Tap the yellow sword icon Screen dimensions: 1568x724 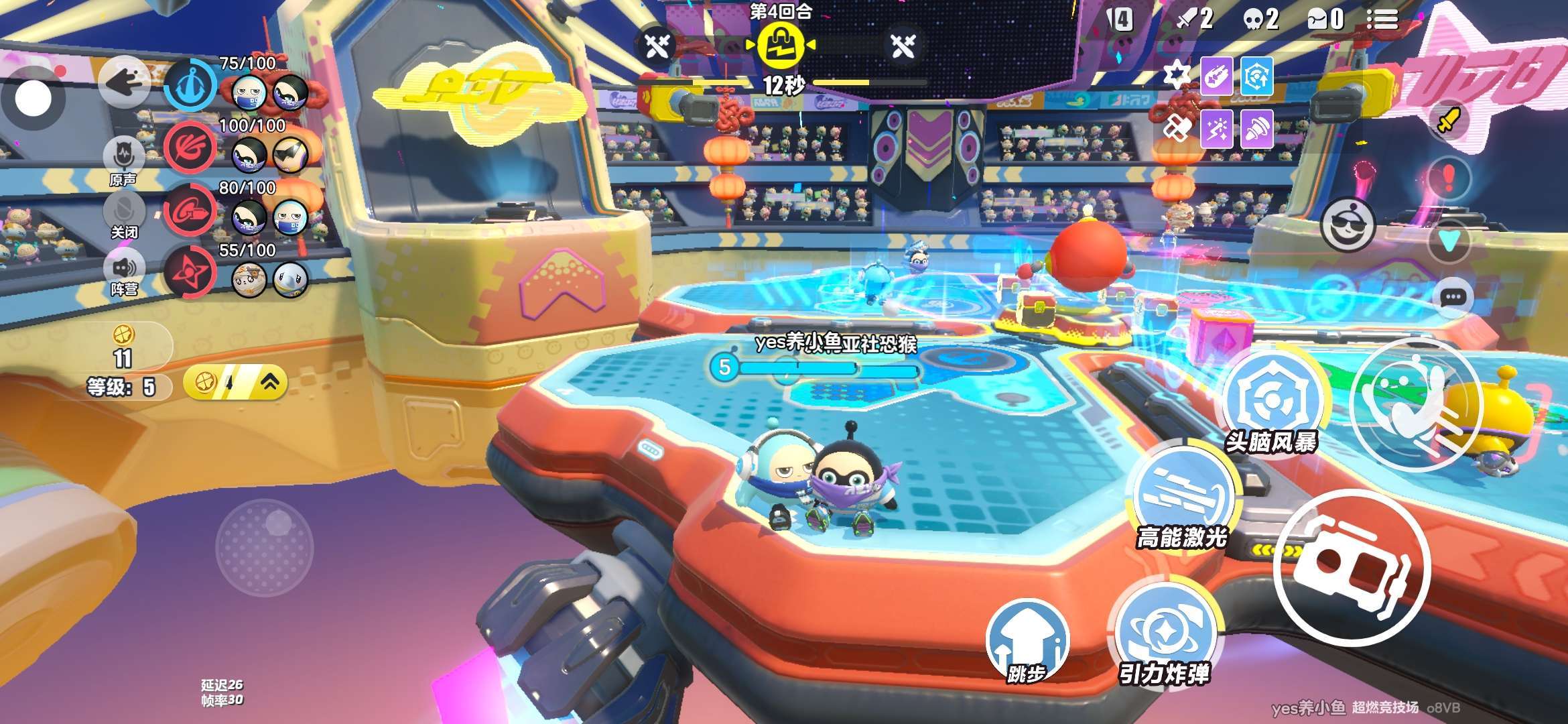(1448, 121)
